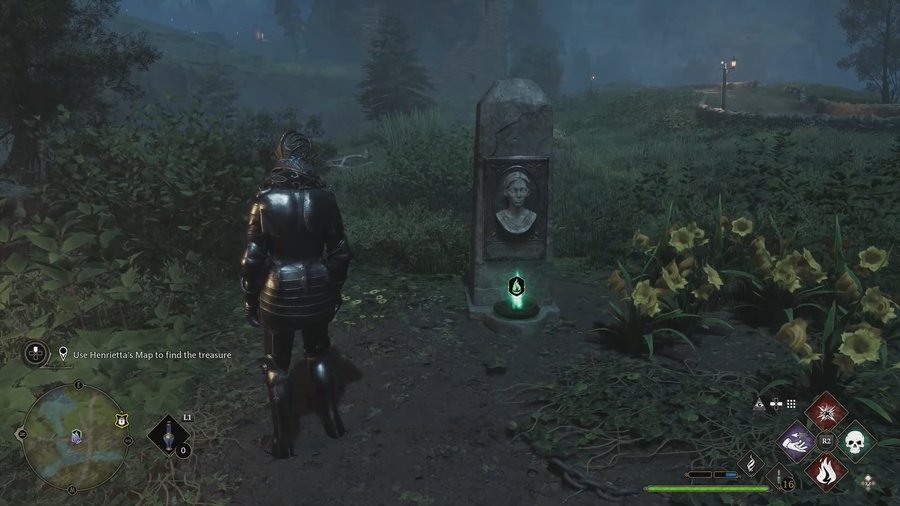Screen dimensions: 900x506
Task: Choose the Incendio flame spell
Action: (827, 469)
